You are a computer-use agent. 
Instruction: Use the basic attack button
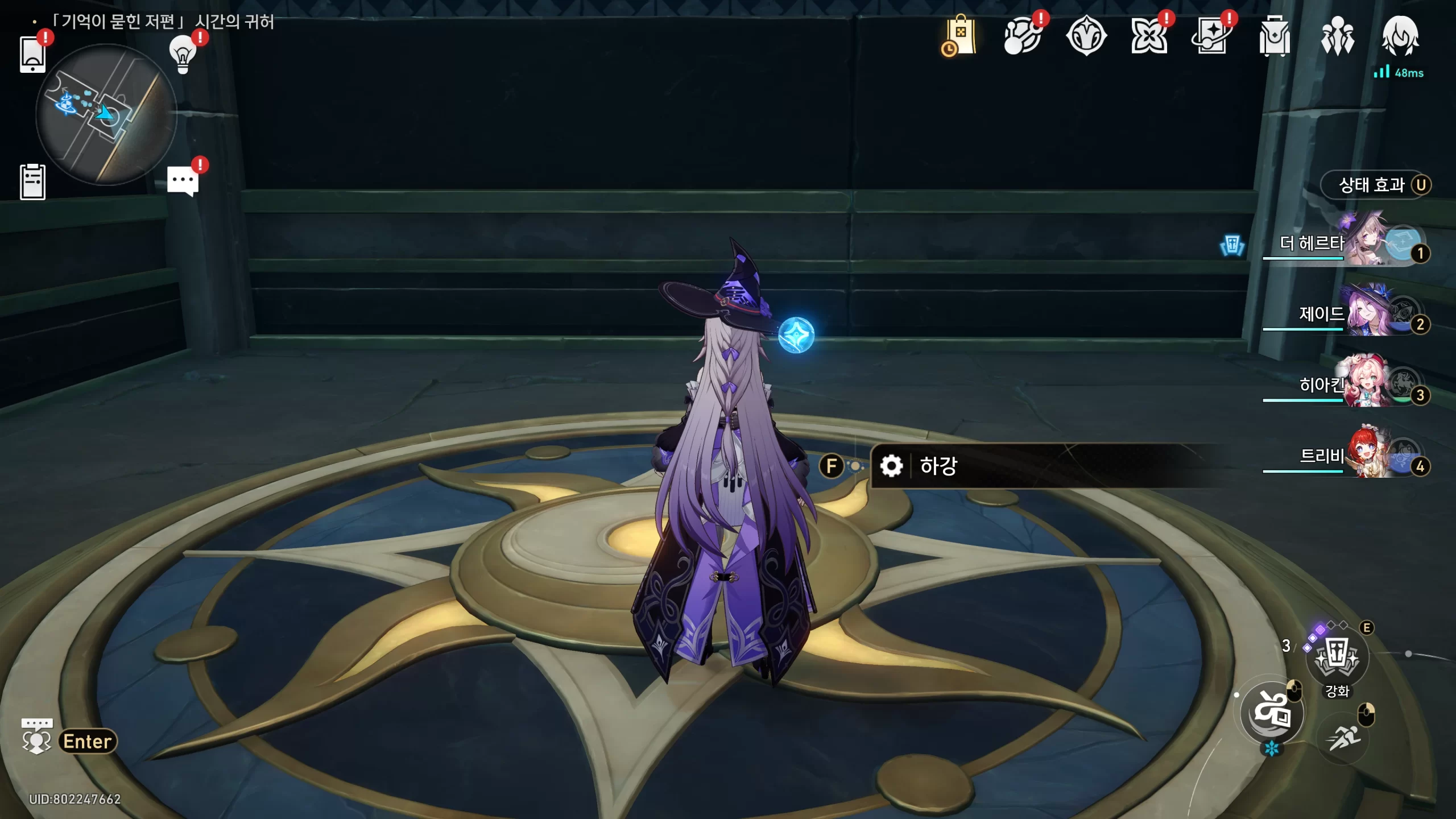click(x=1272, y=712)
